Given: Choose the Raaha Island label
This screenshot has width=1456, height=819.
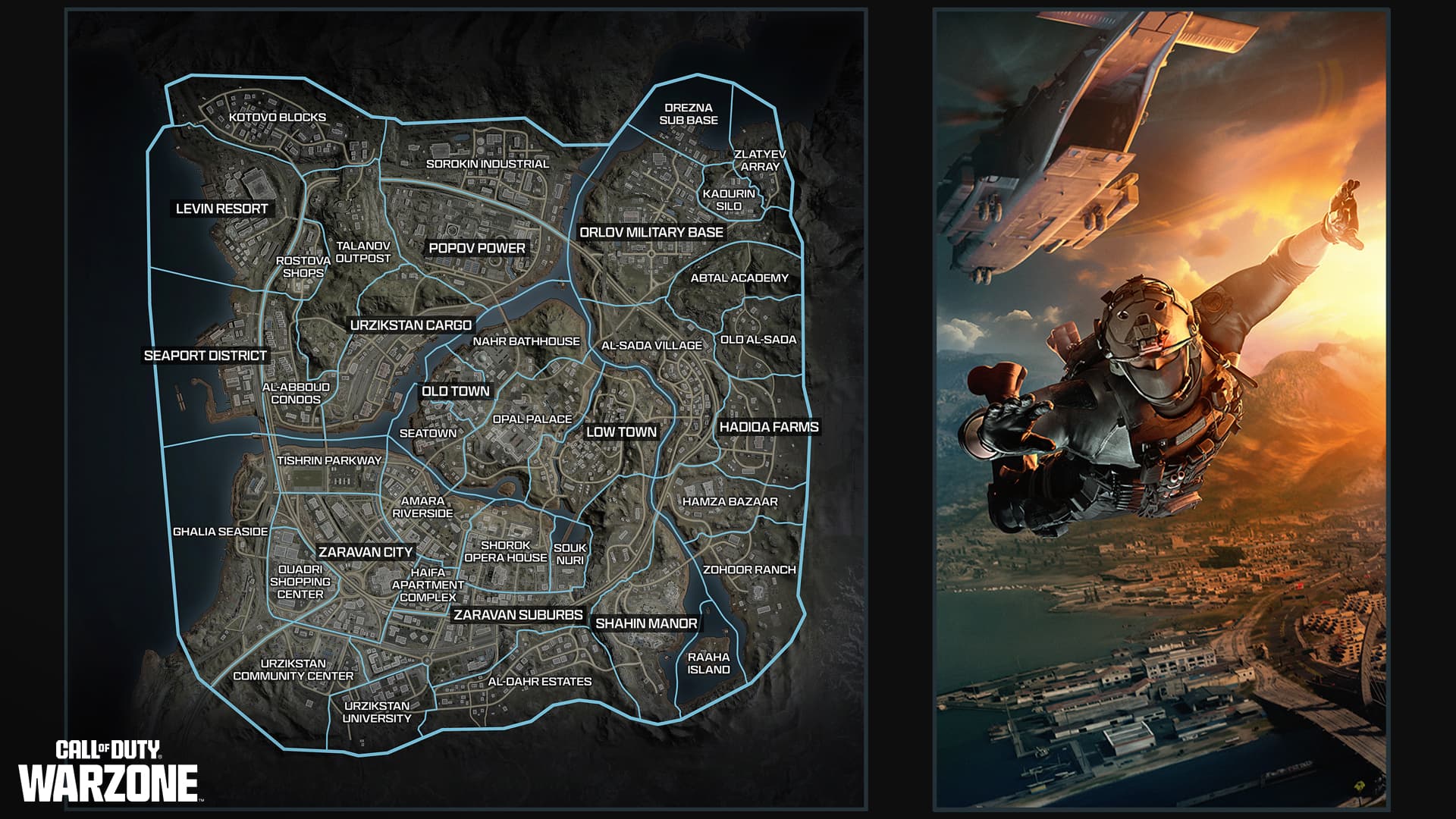Looking at the screenshot, I should 708,663.
